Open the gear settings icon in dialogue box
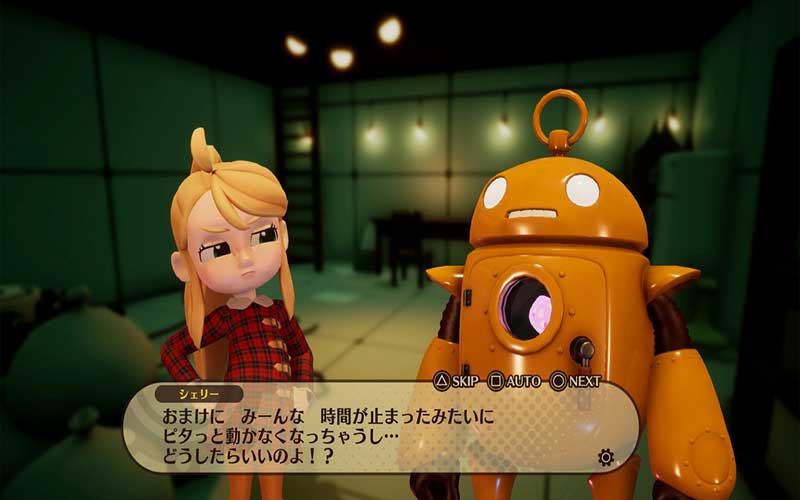This screenshot has width=800, height=500. coord(605,458)
